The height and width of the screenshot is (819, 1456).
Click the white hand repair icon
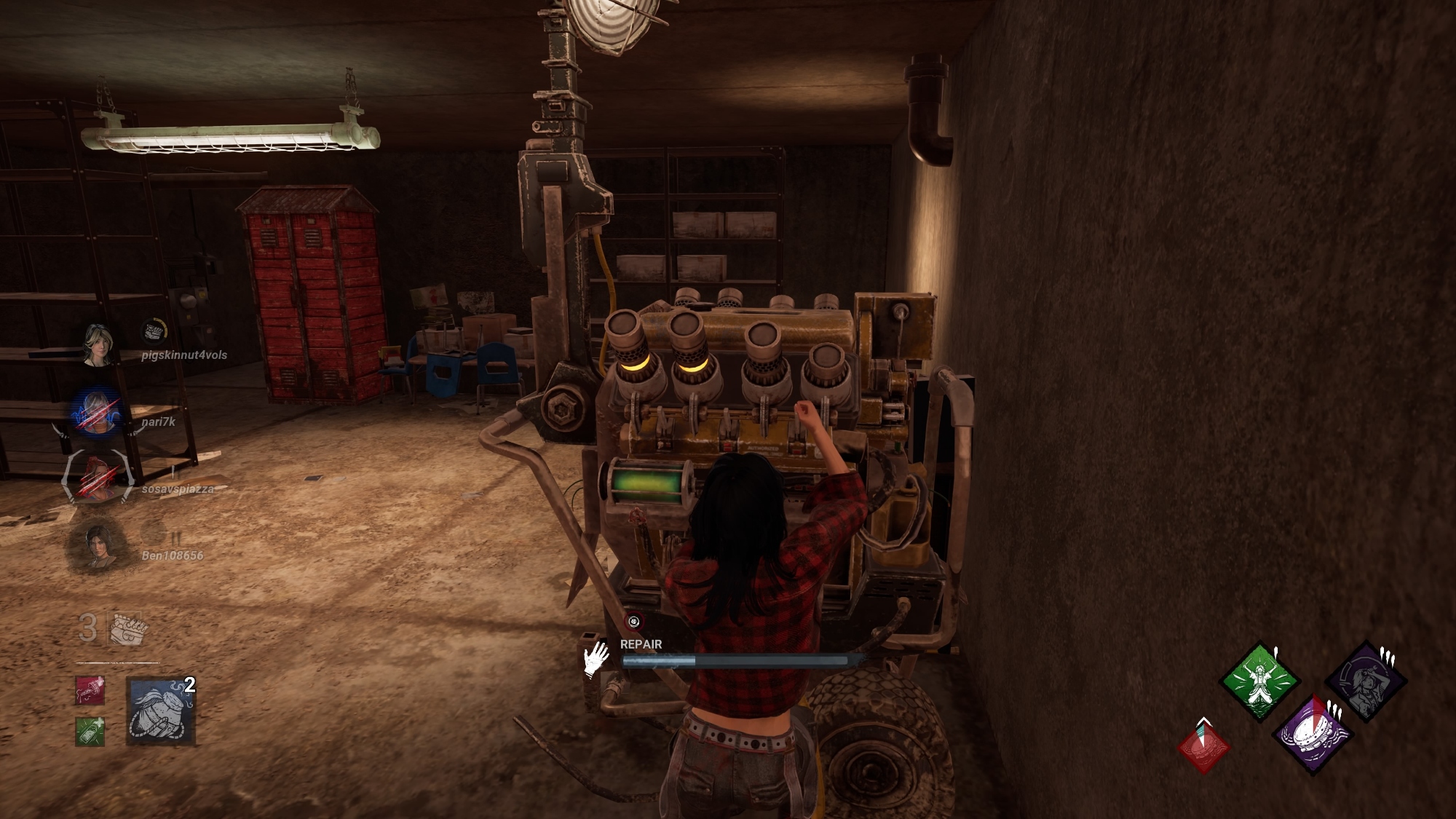597,659
